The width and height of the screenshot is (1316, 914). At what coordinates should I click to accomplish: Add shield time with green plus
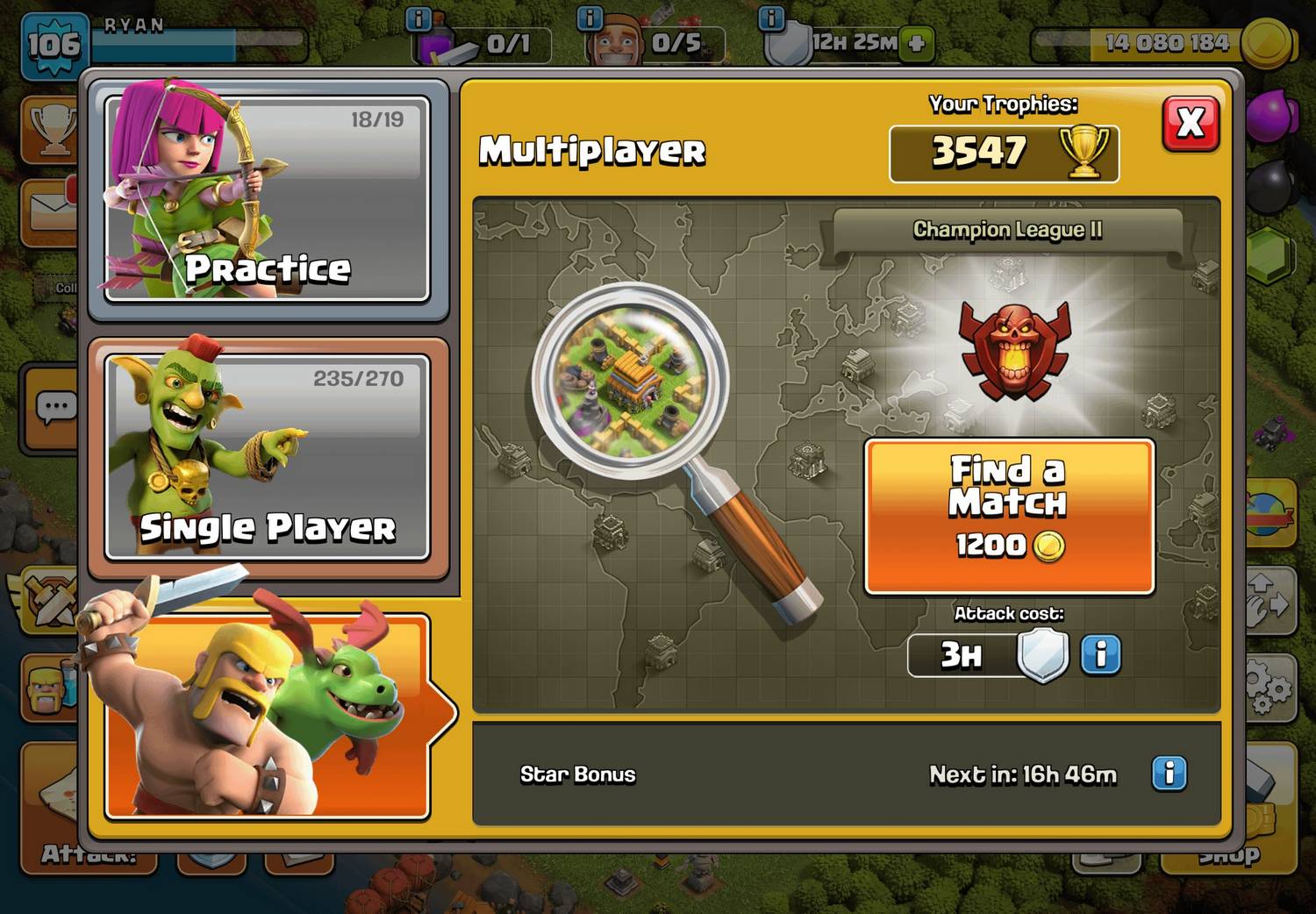[917, 43]
